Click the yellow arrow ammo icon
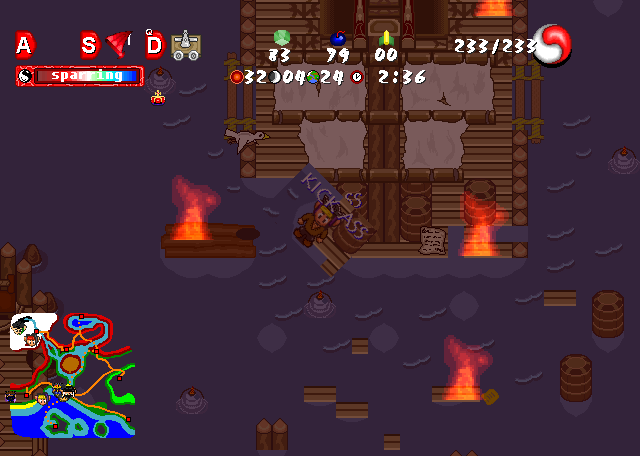Viewport: 640px width, 456px height. click(x=386, y=38)
